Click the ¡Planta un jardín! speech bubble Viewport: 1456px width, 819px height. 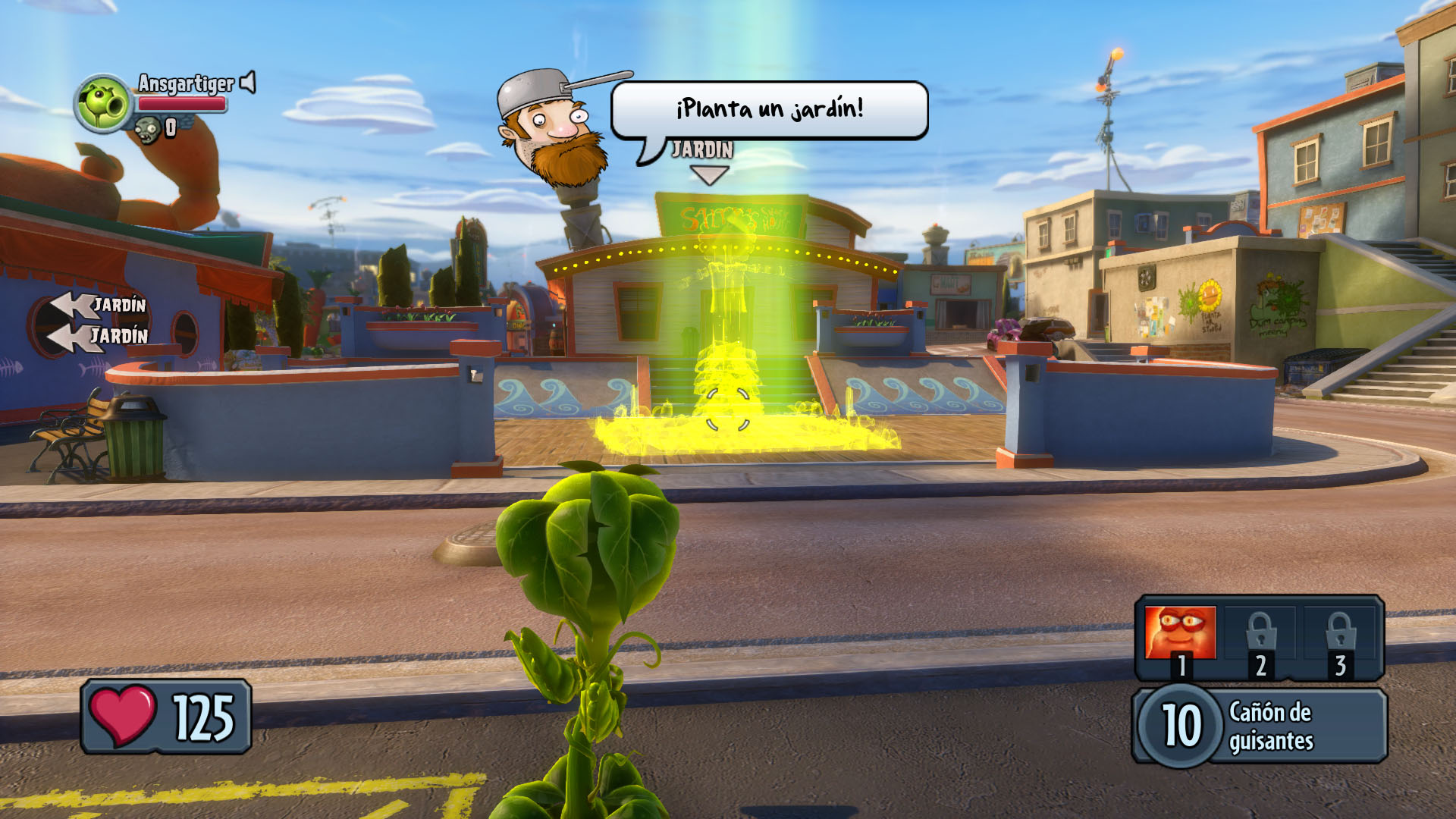(769, 110)
